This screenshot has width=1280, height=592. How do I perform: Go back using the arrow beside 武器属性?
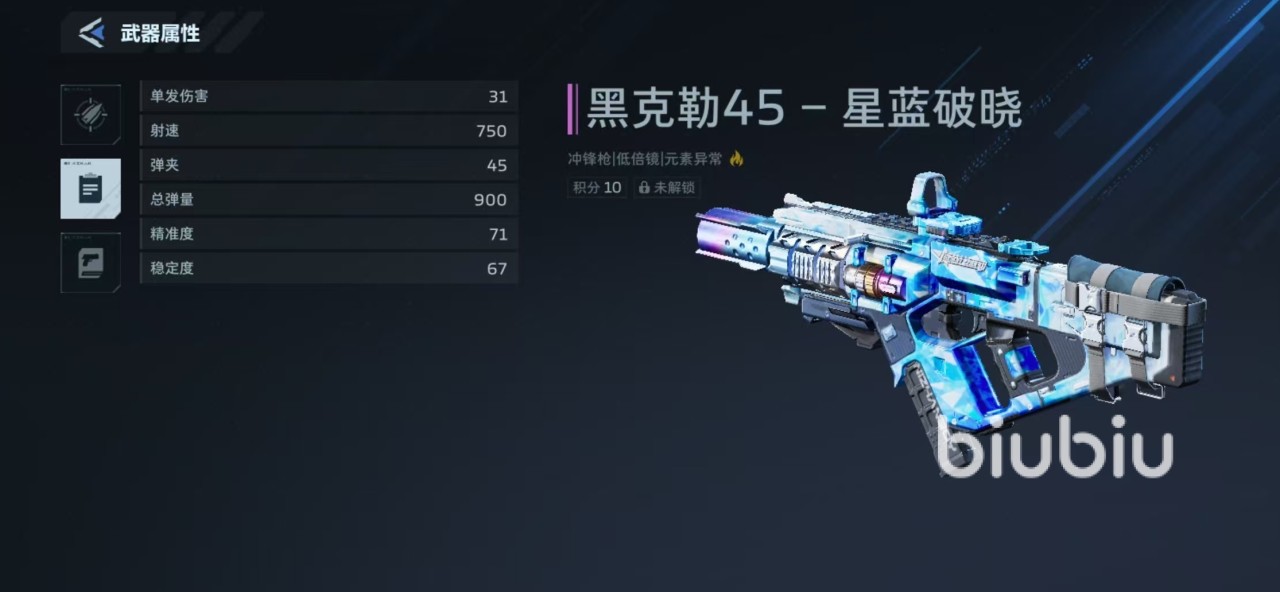(x=92, y=33)
